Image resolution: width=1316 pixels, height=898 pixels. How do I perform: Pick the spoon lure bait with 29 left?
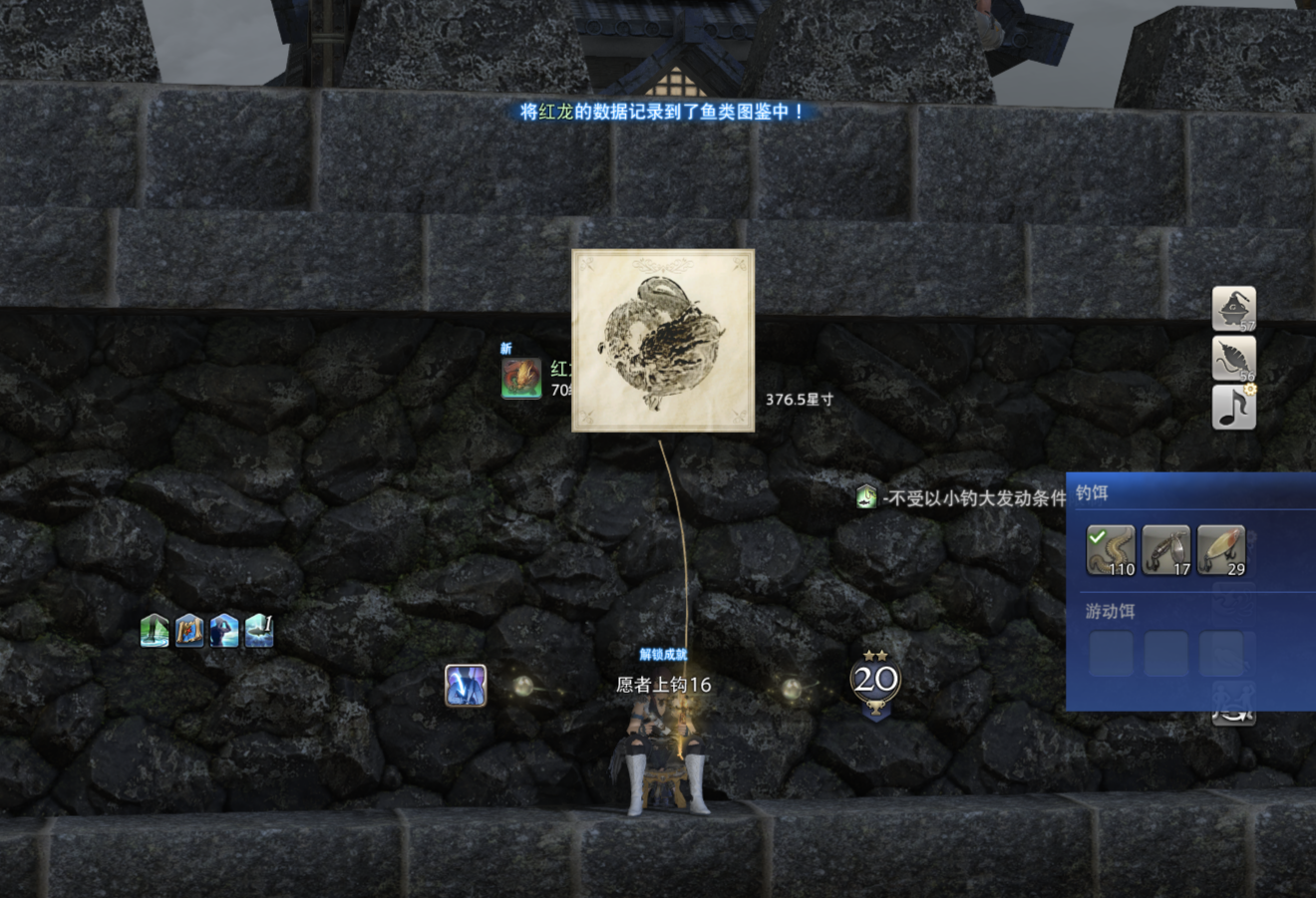[x=1221, y=550]
